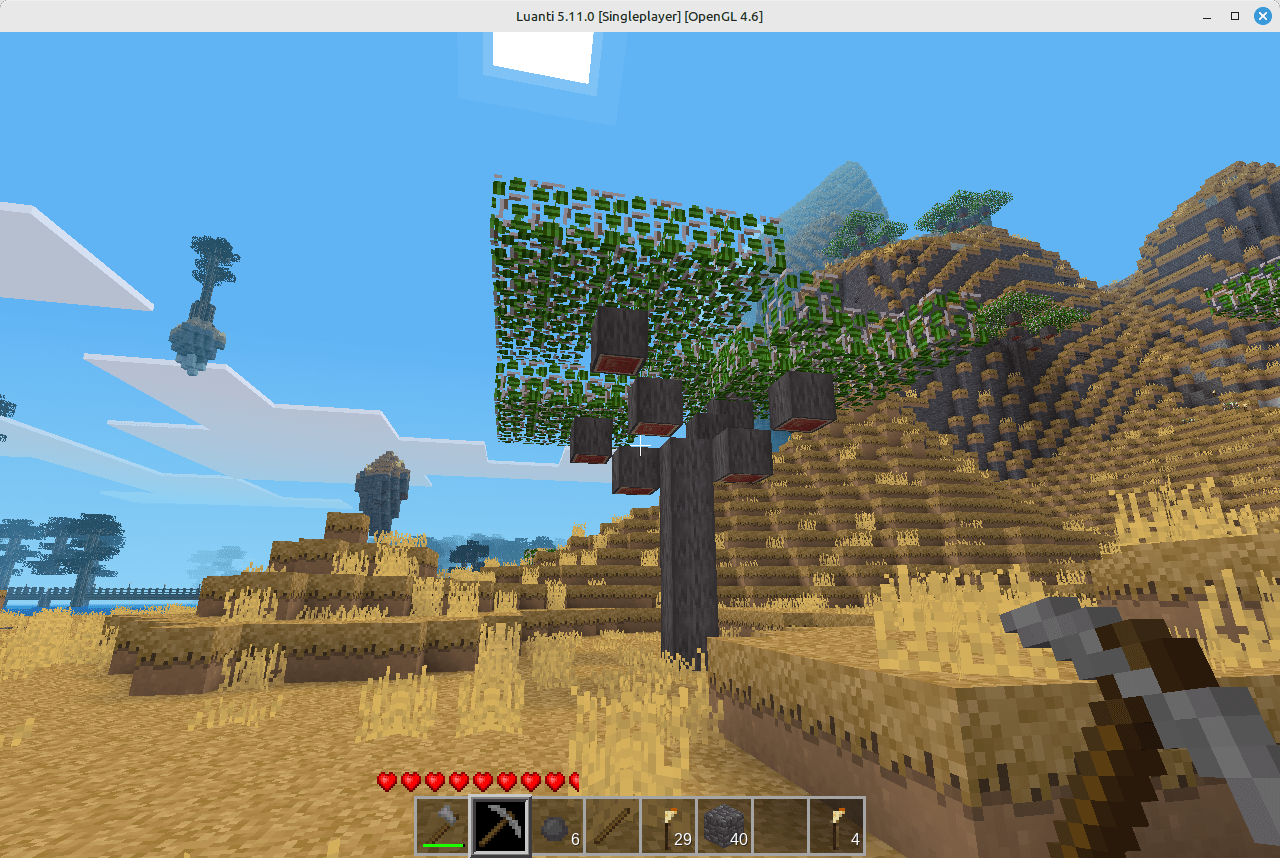The image size is (1280, 858).
Task: Click the Luanti window title text
Action: [x=639, y=16]
